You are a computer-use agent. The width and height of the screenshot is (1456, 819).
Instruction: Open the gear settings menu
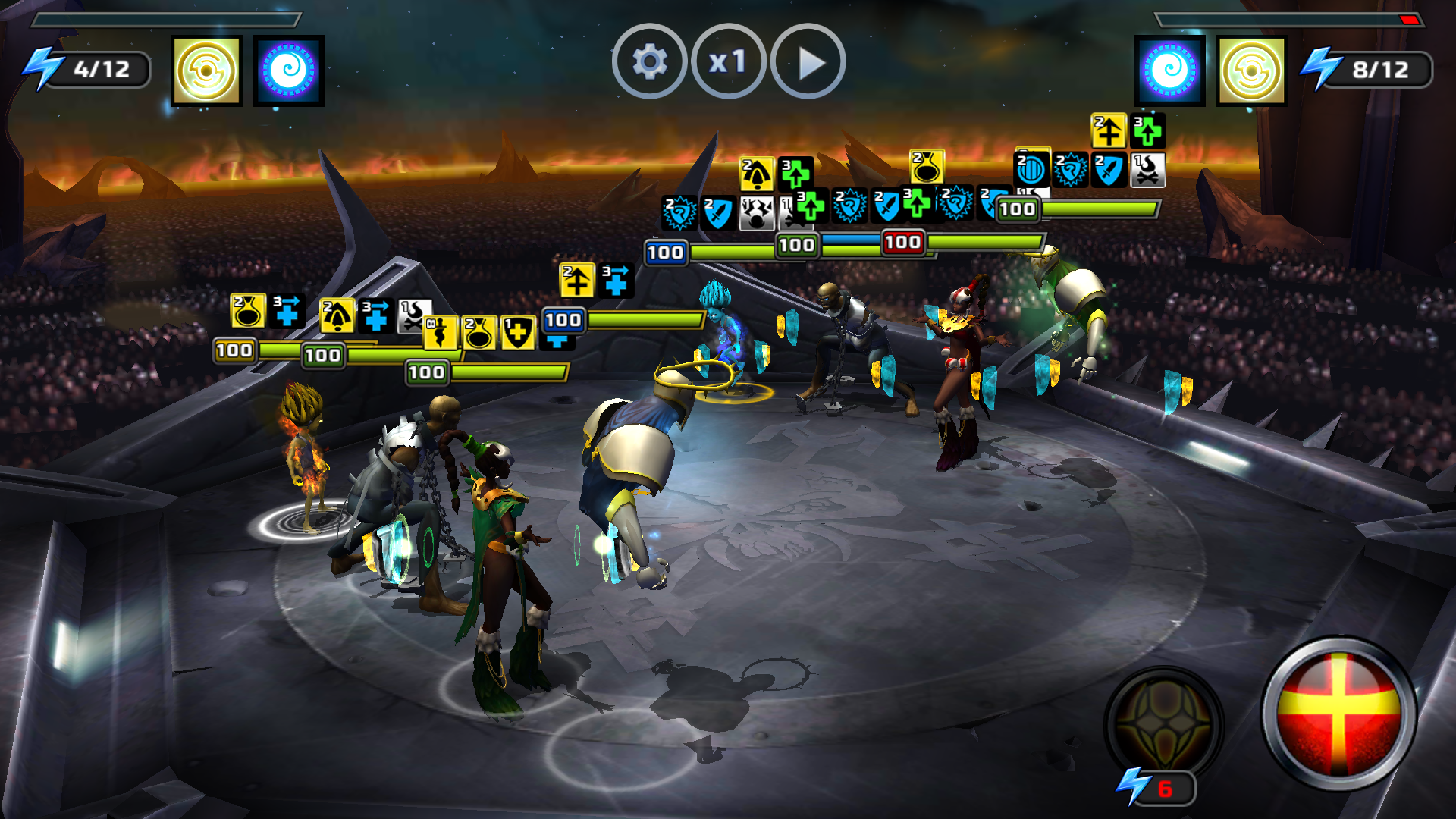pos(649,61)
